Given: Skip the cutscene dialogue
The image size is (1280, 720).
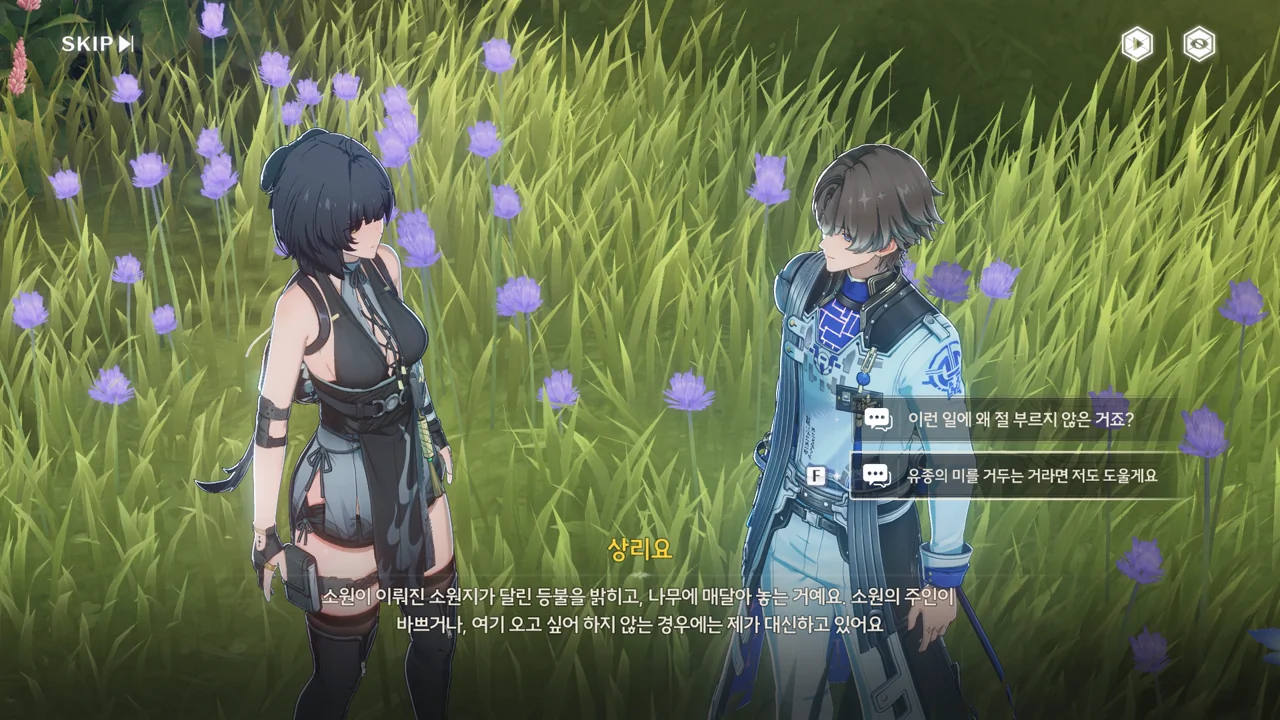Looking at the screenshot, I should (x=97, y=44).
